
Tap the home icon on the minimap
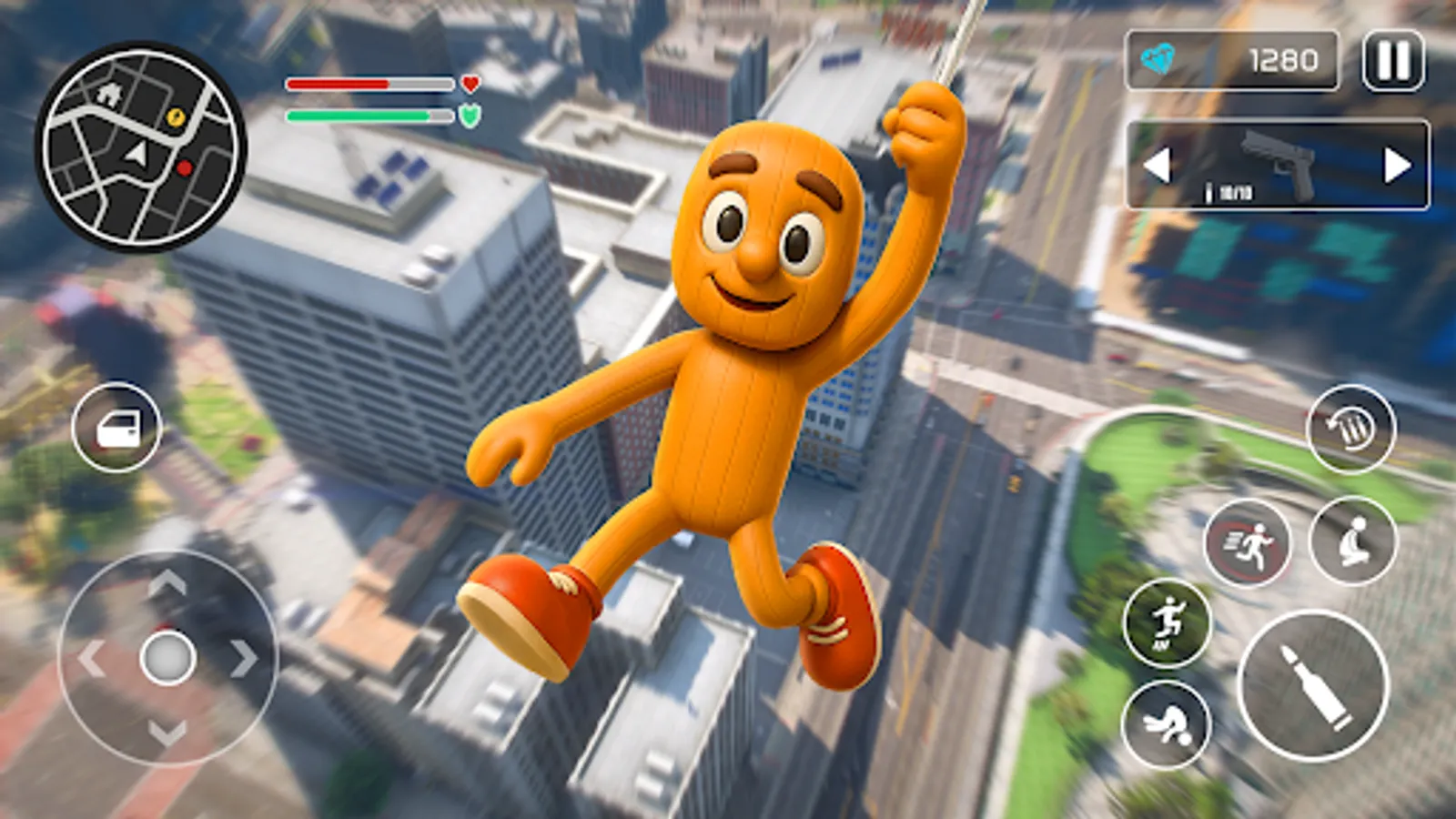coord(109,93)
